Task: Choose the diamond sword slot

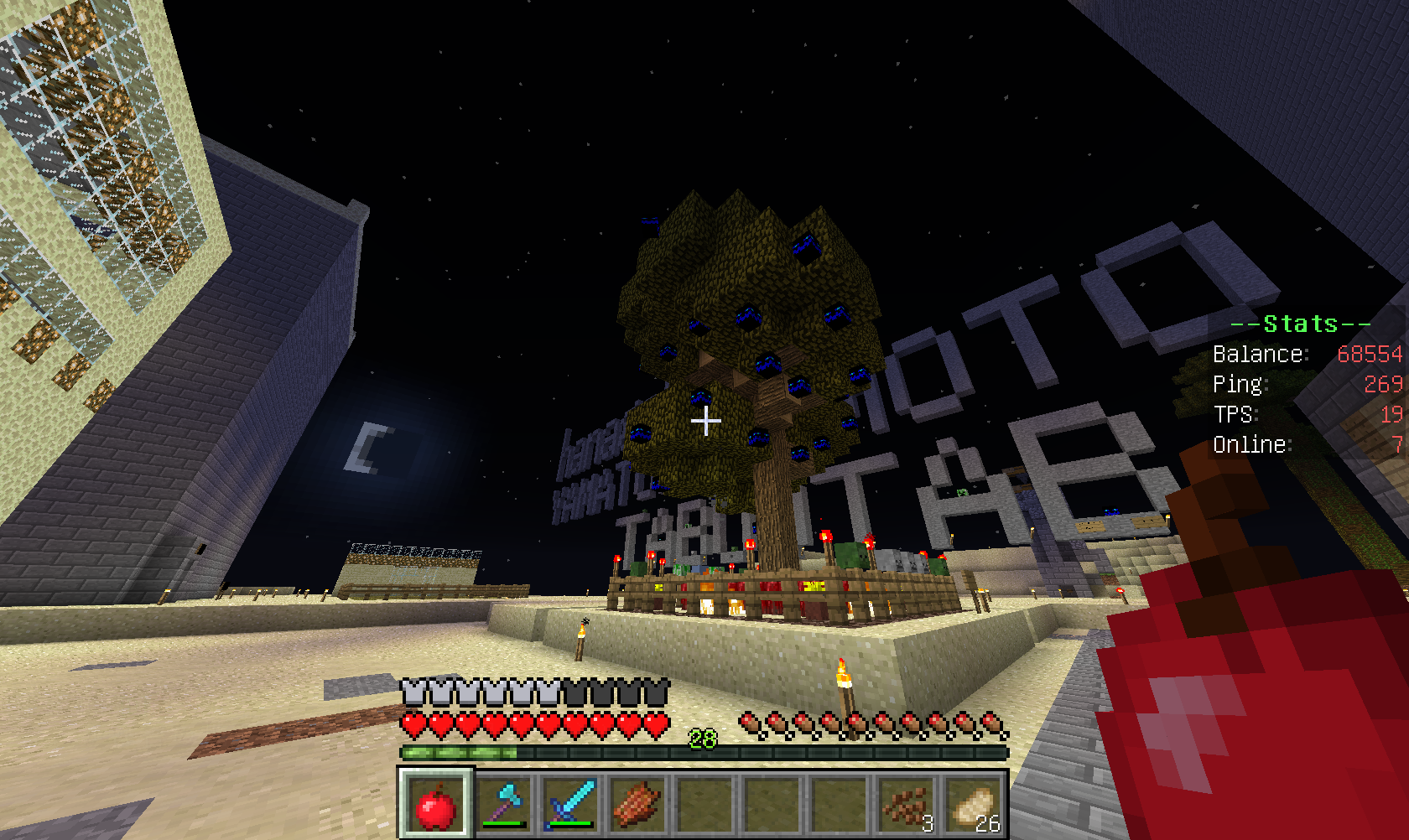Action: (570, 805)
